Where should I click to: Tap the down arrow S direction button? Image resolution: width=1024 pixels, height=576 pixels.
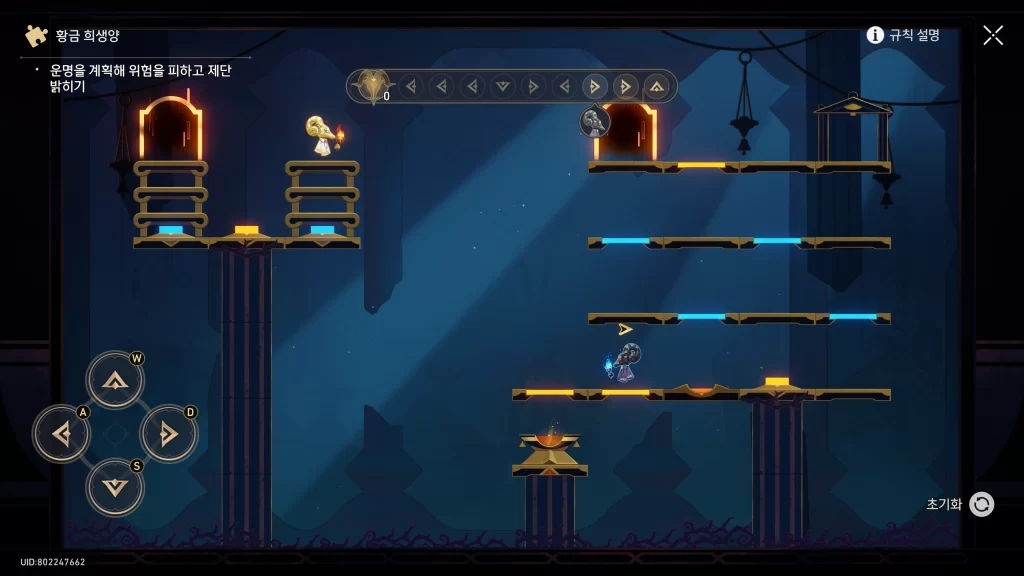[115, 487]
